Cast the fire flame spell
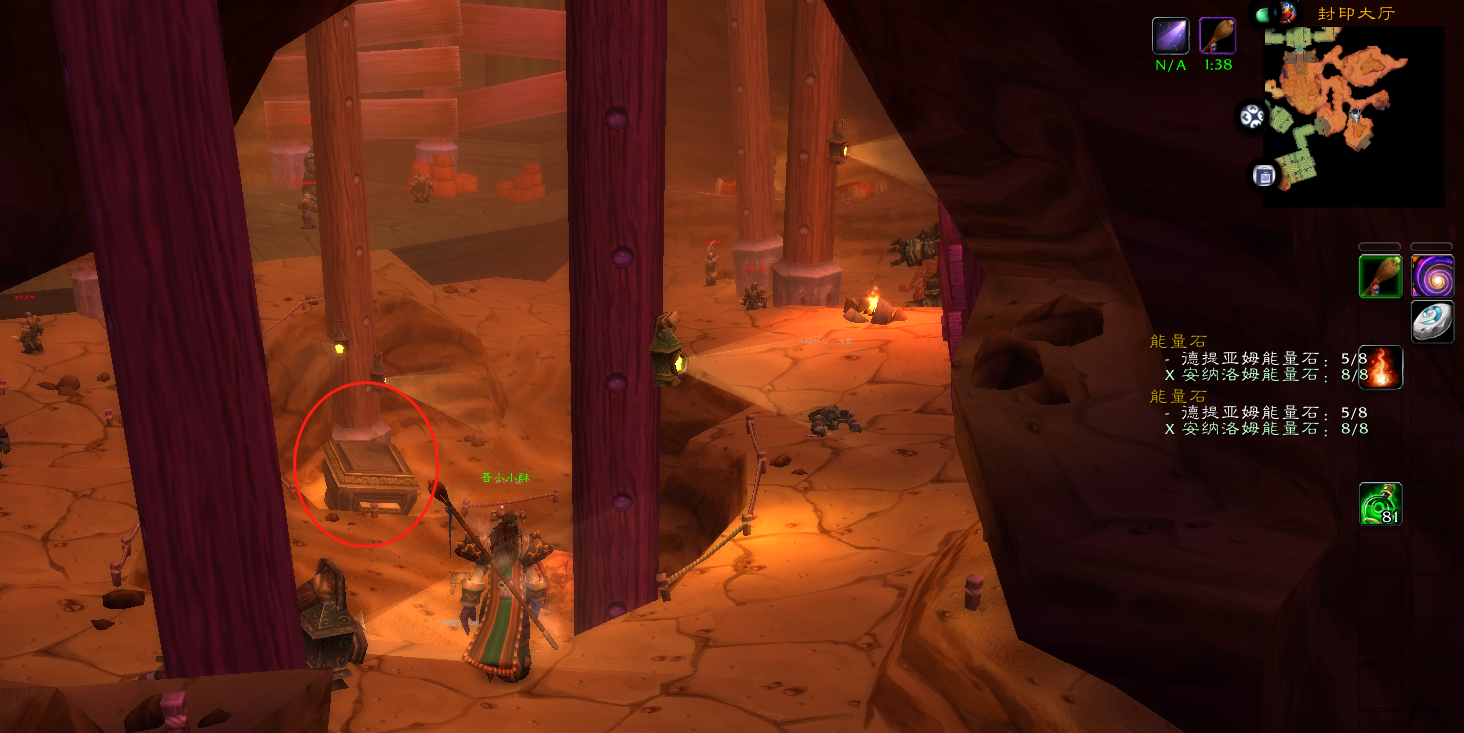 (1380, 367)
